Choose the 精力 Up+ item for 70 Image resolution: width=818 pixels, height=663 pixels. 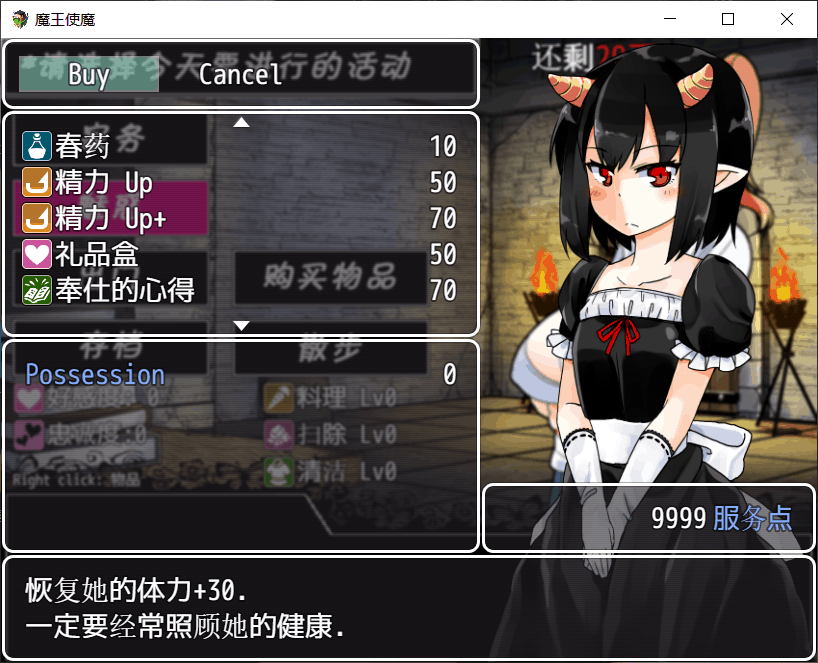(x=240, y=218)
